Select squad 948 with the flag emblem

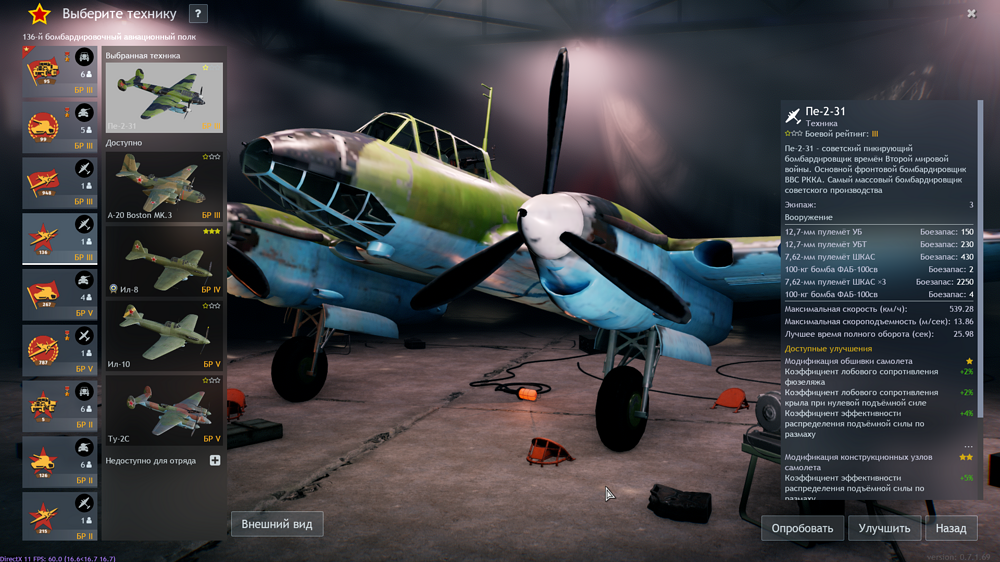[60, 183]
